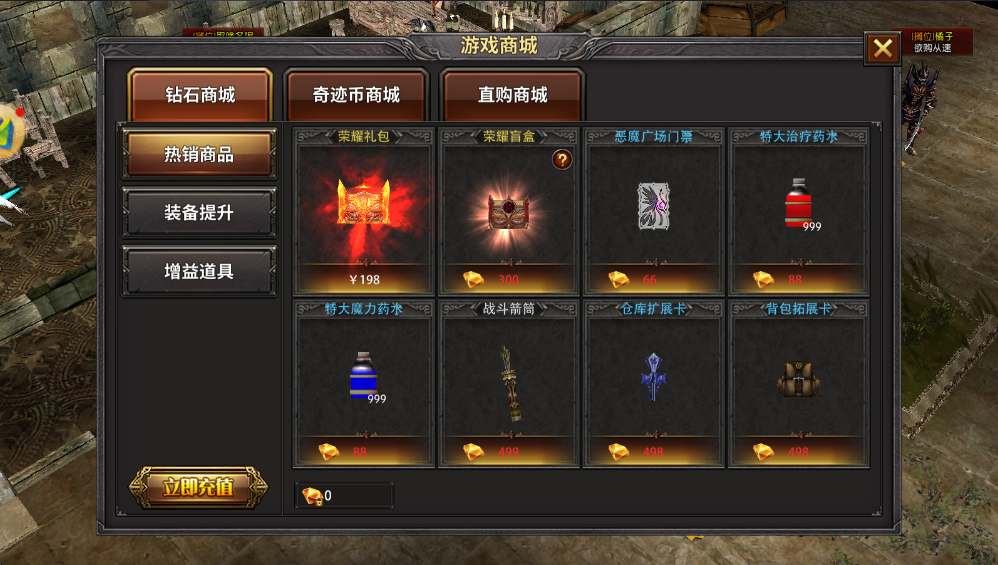Close the game shop window
The height and width of the screenshot is (565, 998).
[x=882, y=49]
